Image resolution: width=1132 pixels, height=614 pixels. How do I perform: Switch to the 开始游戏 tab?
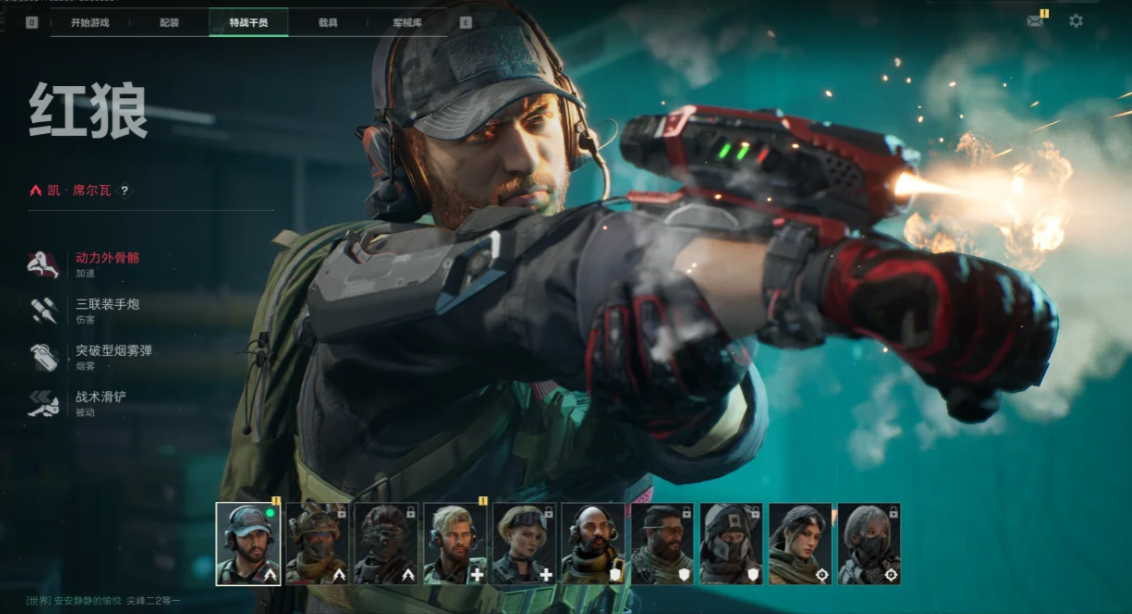tap(90, 22)
